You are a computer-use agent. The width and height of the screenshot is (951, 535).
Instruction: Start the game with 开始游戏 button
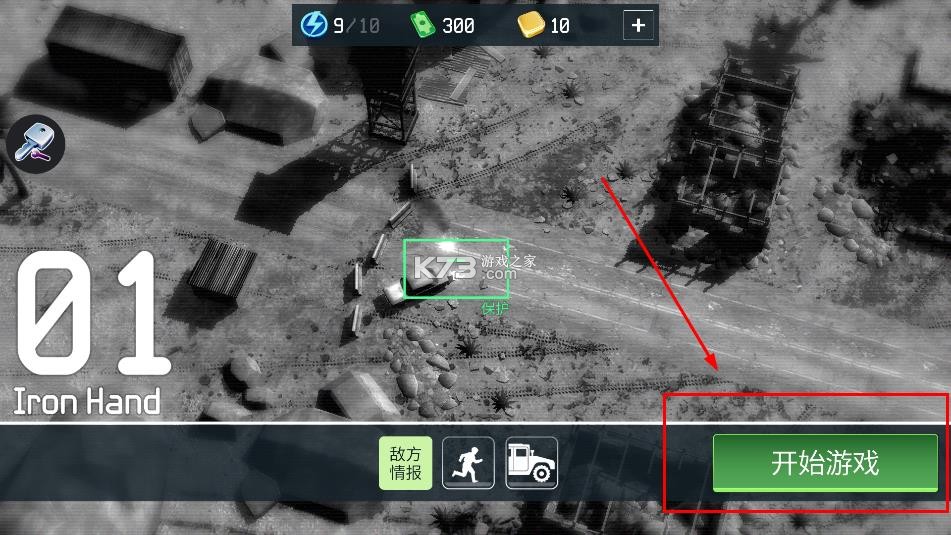(x=824, y=463)
